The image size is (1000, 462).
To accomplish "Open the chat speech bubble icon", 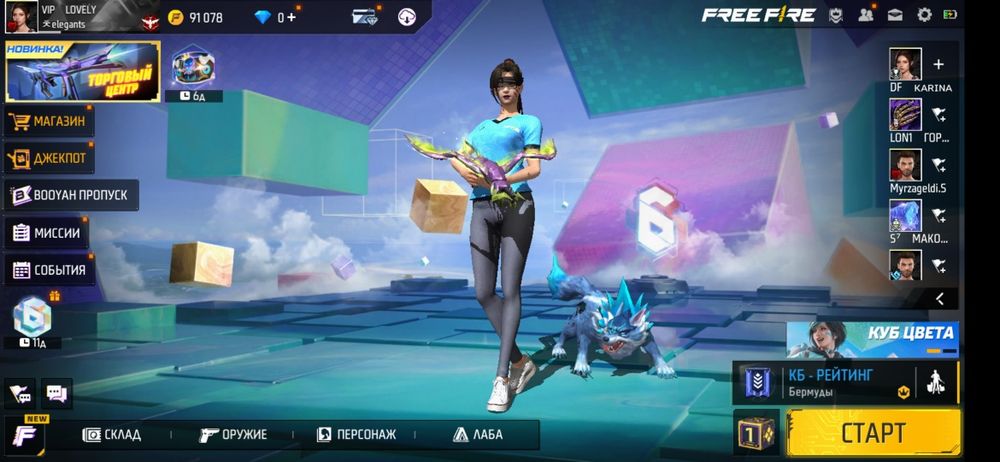I will [x=57, y=393].
